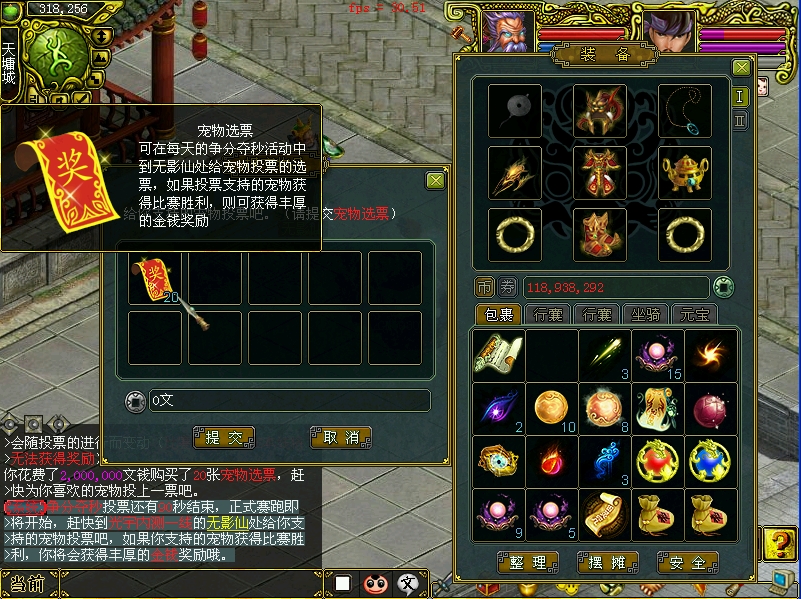Submit the pet votes with 提交
This screenshot has width=801, height=599.
tap(224, 437)
